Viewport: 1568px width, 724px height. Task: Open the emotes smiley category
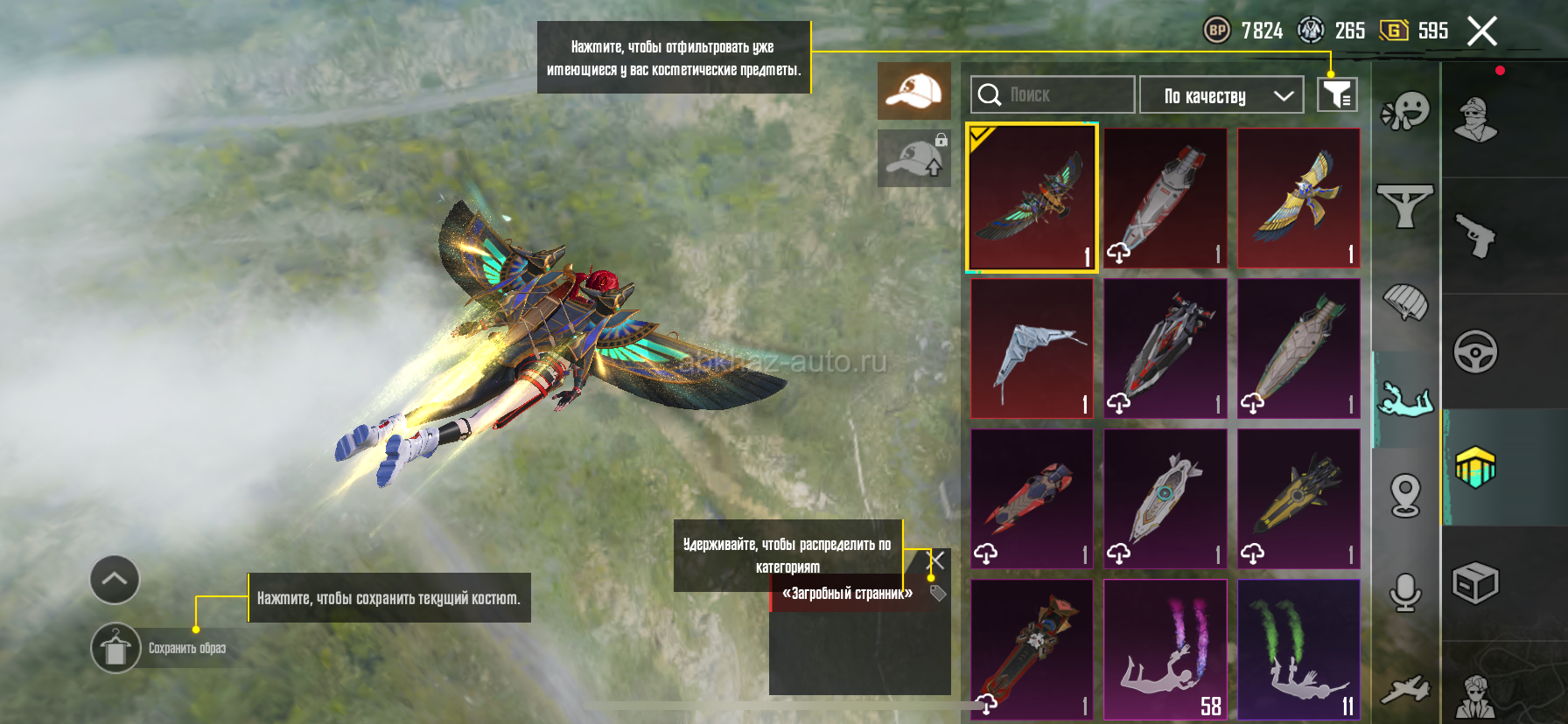(x=1405, y=112)
